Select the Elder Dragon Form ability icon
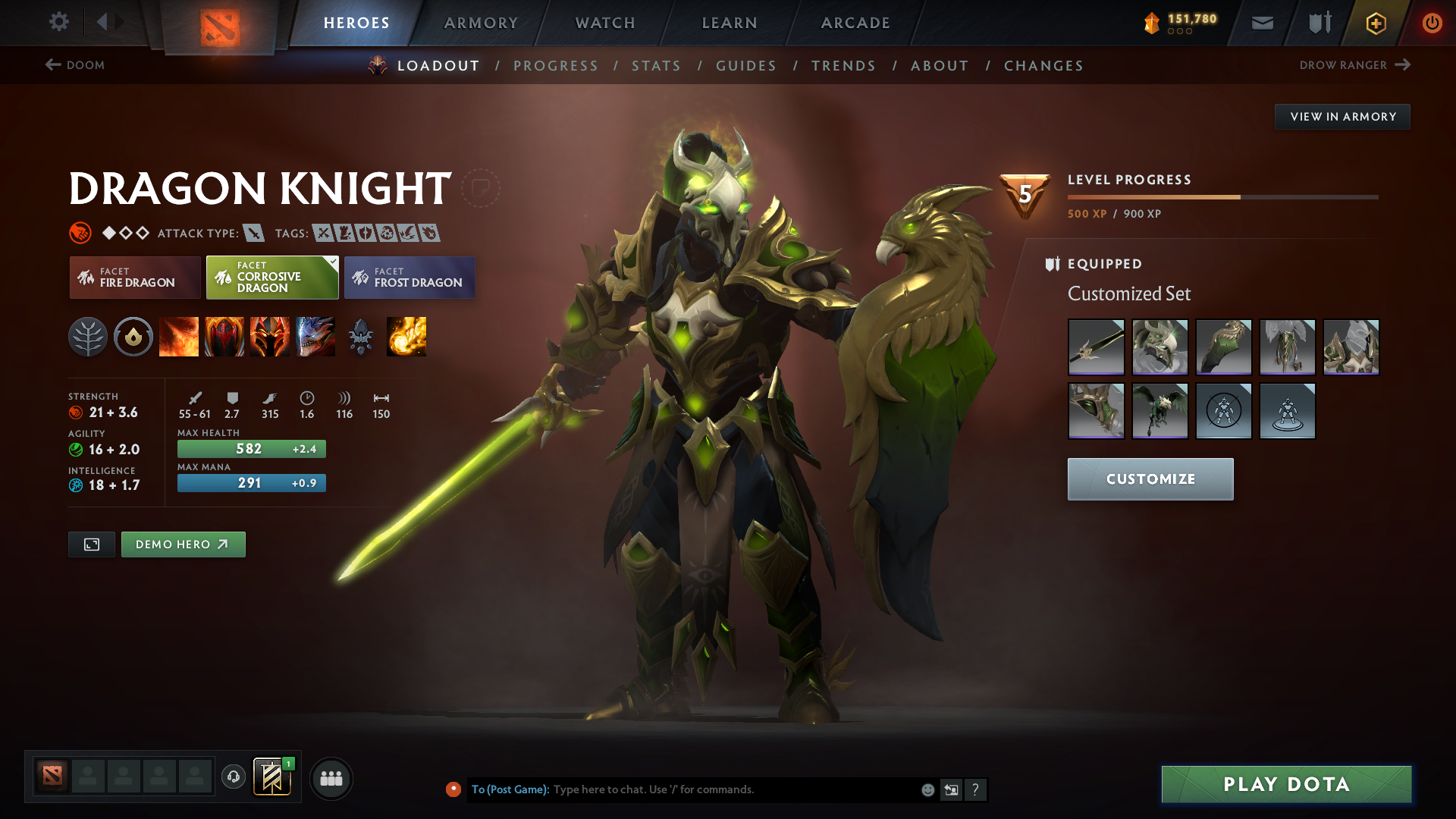The image size is (1456, 819). tap(315, 337)
